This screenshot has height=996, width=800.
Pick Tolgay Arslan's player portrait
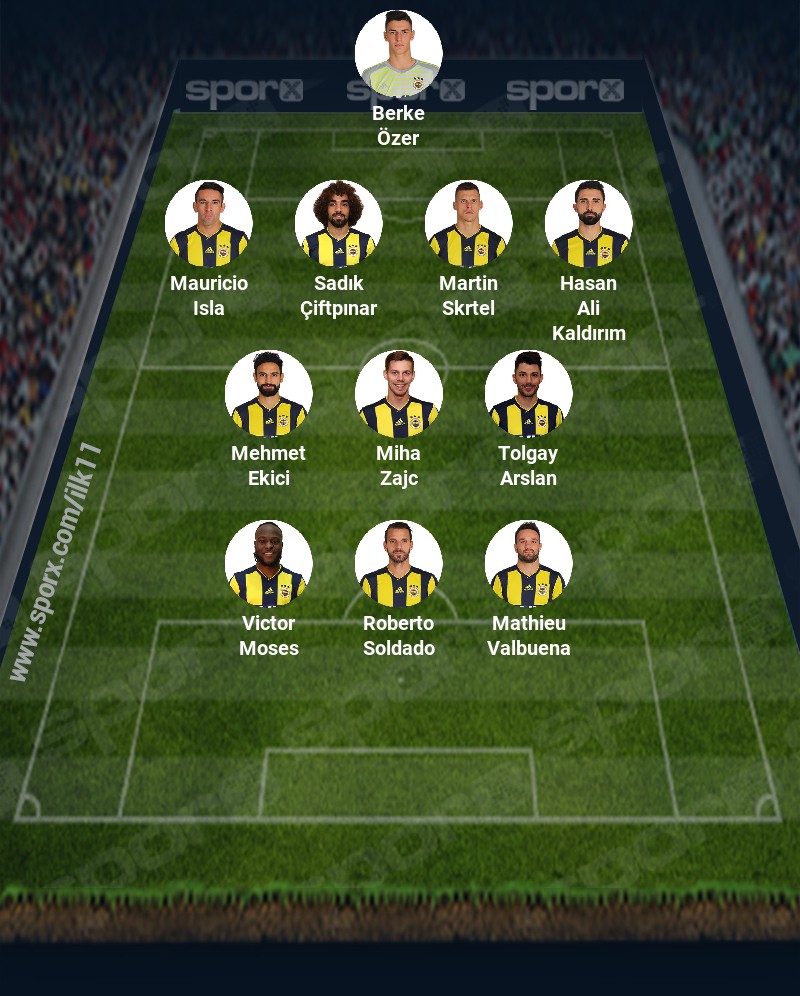pyautogui.click(x=528, y=394)
